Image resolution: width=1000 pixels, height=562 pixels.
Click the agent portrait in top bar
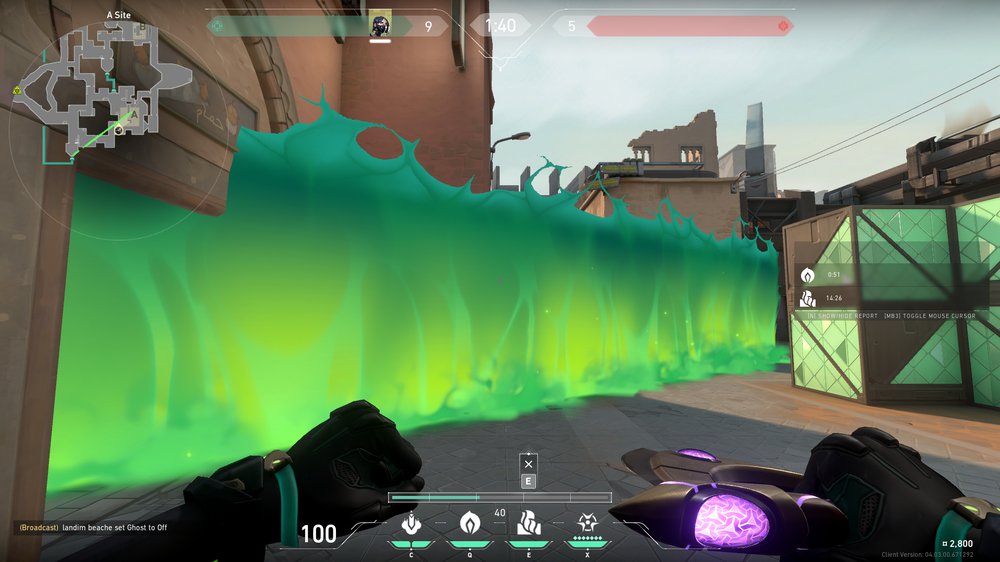coord(380,25)
